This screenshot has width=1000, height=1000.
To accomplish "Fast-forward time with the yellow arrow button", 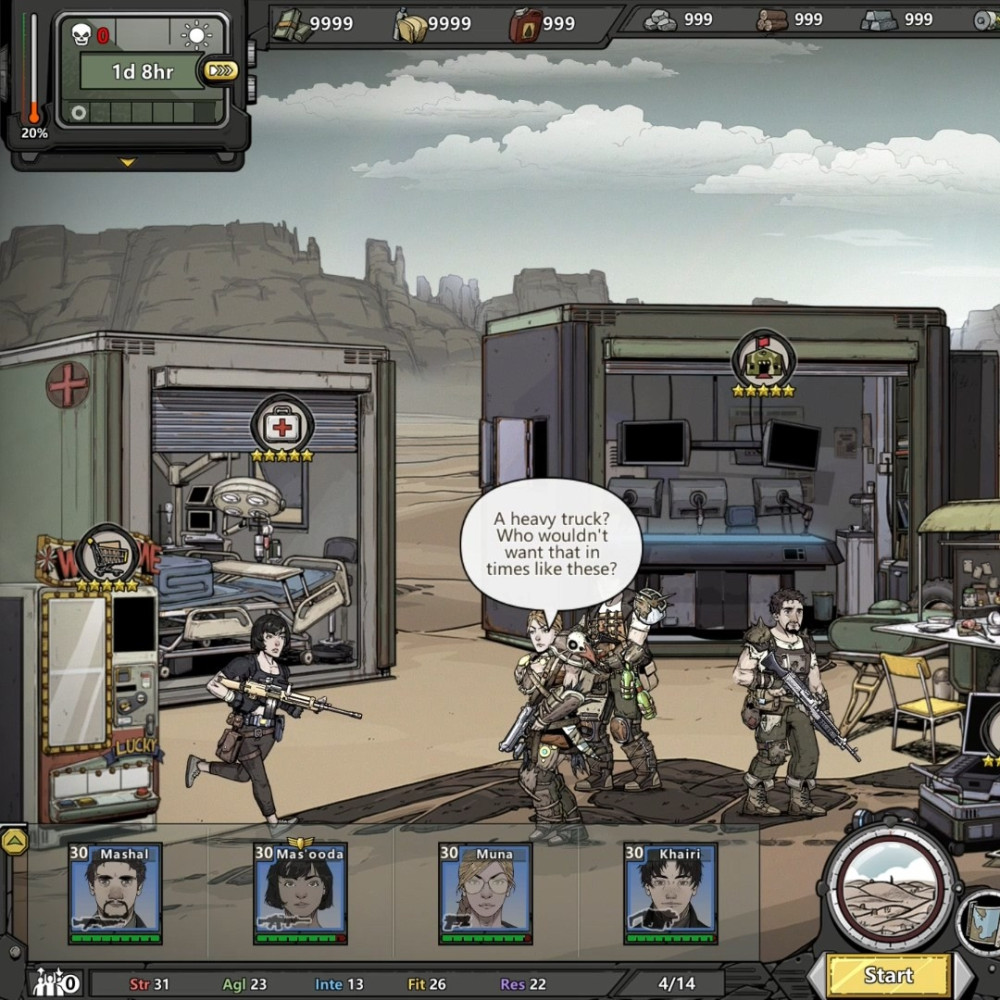I will coord(220,70).
